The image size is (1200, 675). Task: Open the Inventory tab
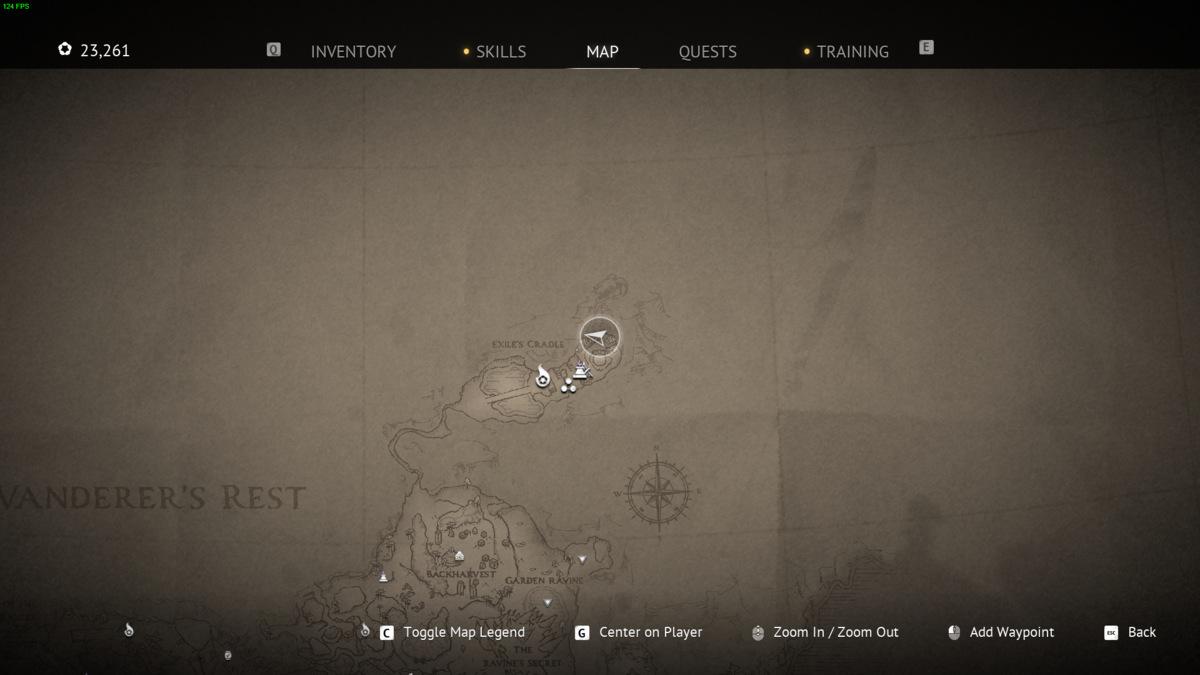(x=353, y=52)
